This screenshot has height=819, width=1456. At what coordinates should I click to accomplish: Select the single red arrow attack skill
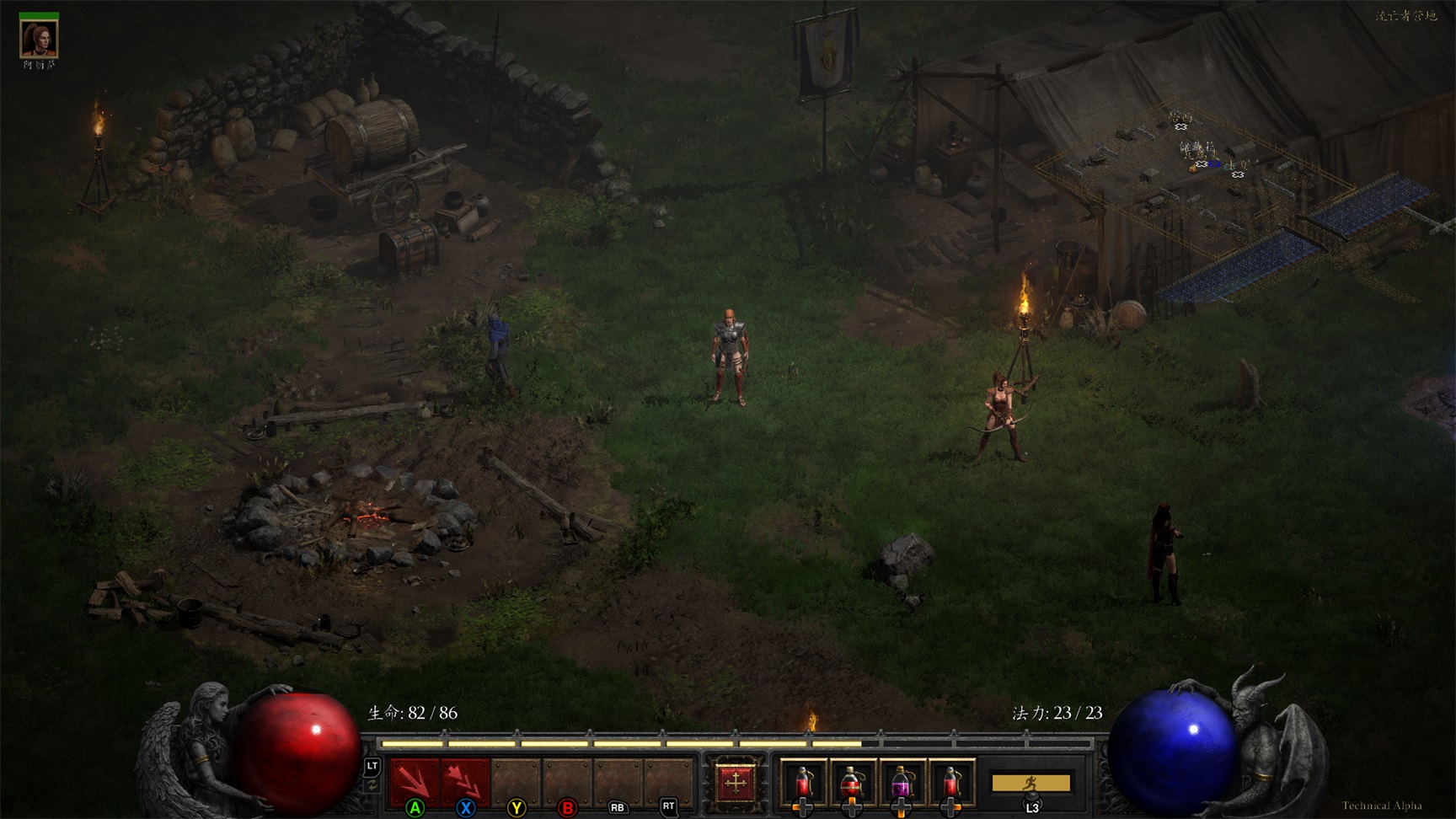(x=414, y=781)
